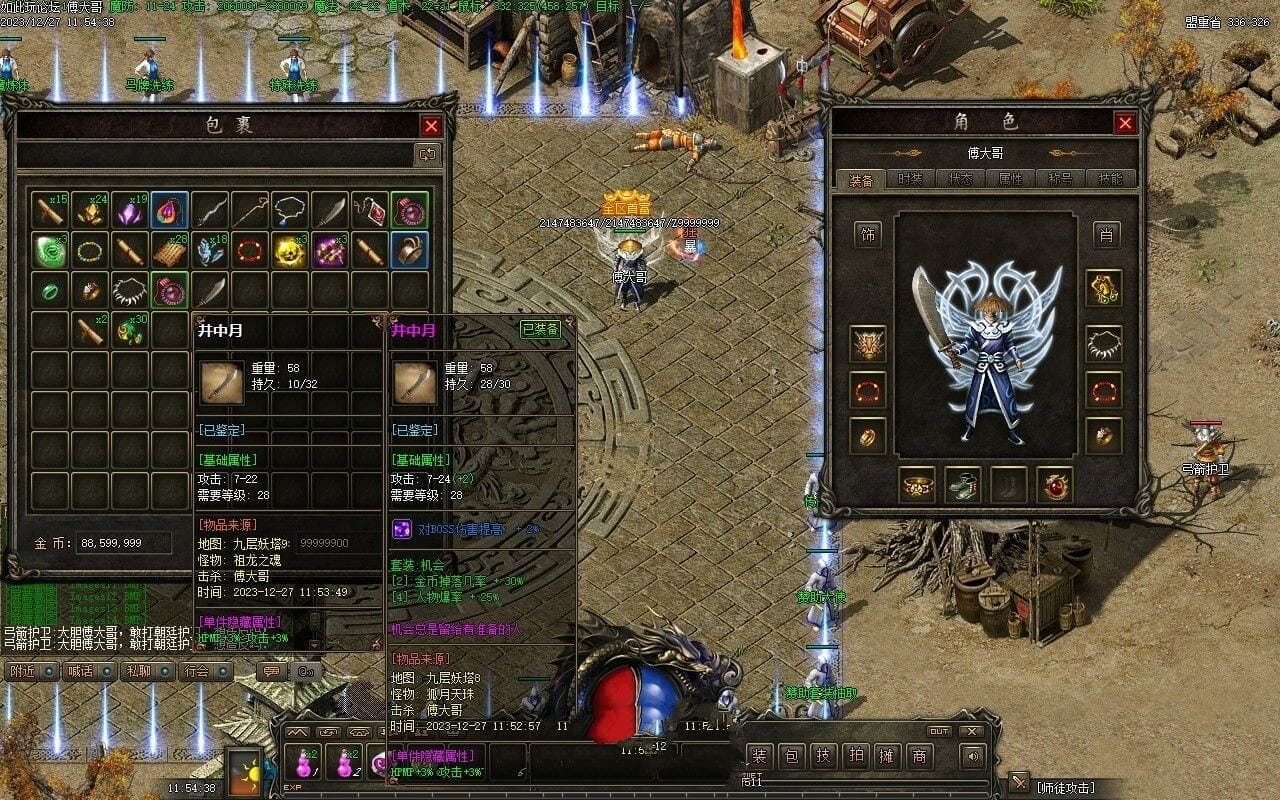Viewport: 1280px width, 800px height.
Task: Mute game sound via the speaker icon
Action: 971,758
